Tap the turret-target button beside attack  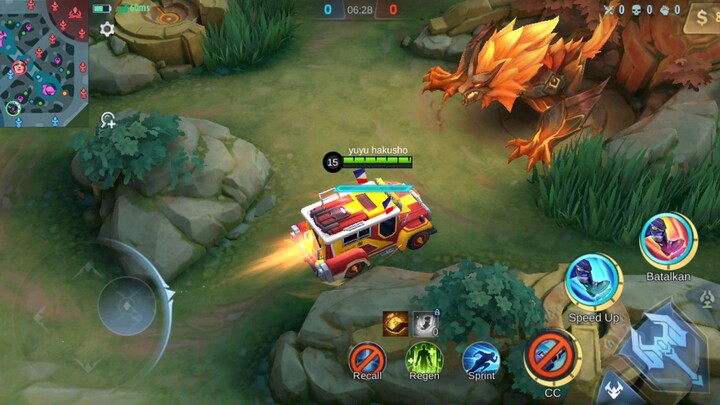pyautogui.click(x=708, y=299)
